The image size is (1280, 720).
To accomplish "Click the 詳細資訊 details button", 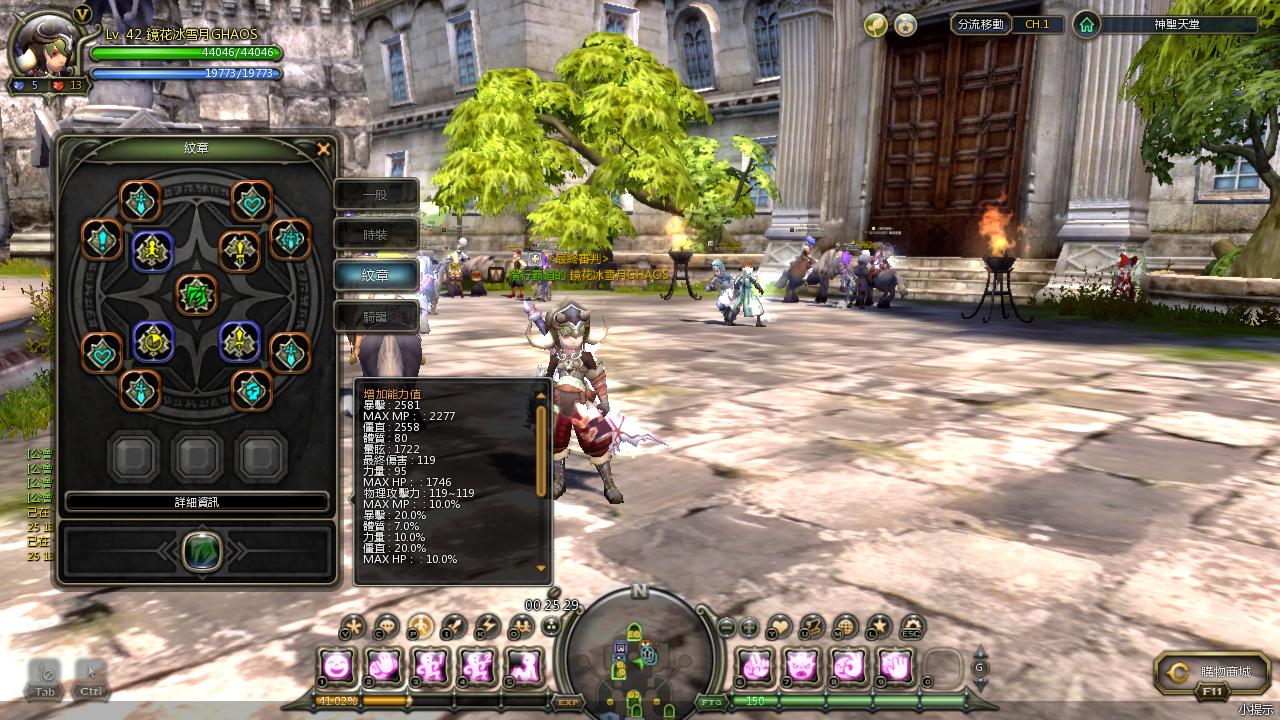I will pyautogui.click(x=196, y=502).
